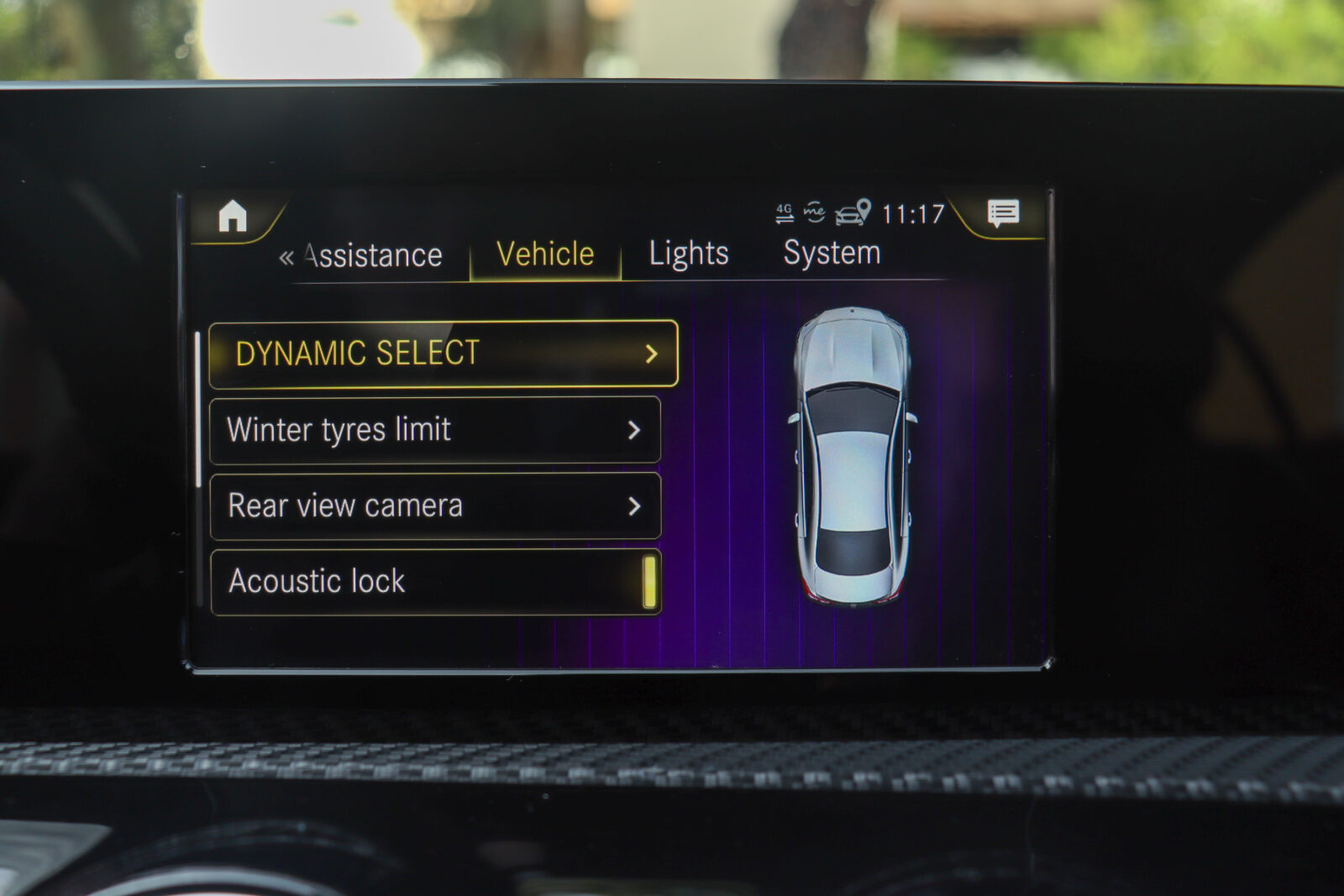This screenshot has width=1344, height=896.
Task: Go to the home screen
Action: [x=233, y=217]
